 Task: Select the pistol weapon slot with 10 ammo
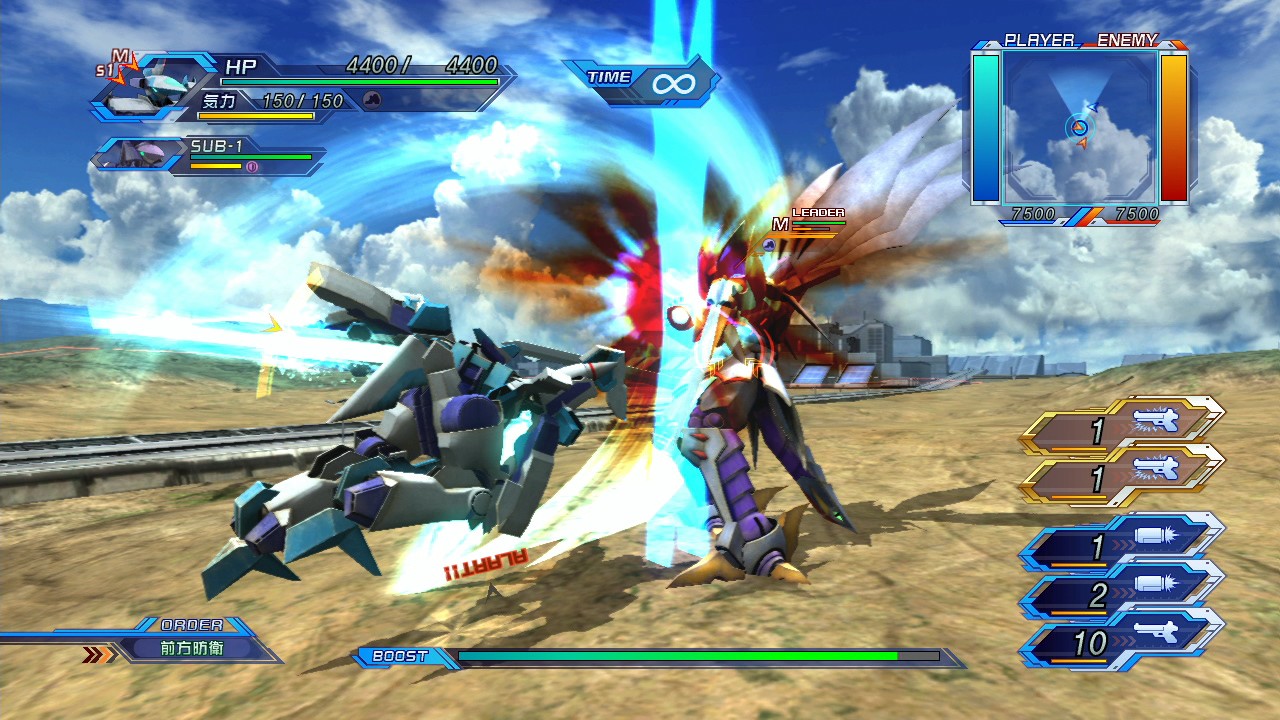tap(1120, 642)
